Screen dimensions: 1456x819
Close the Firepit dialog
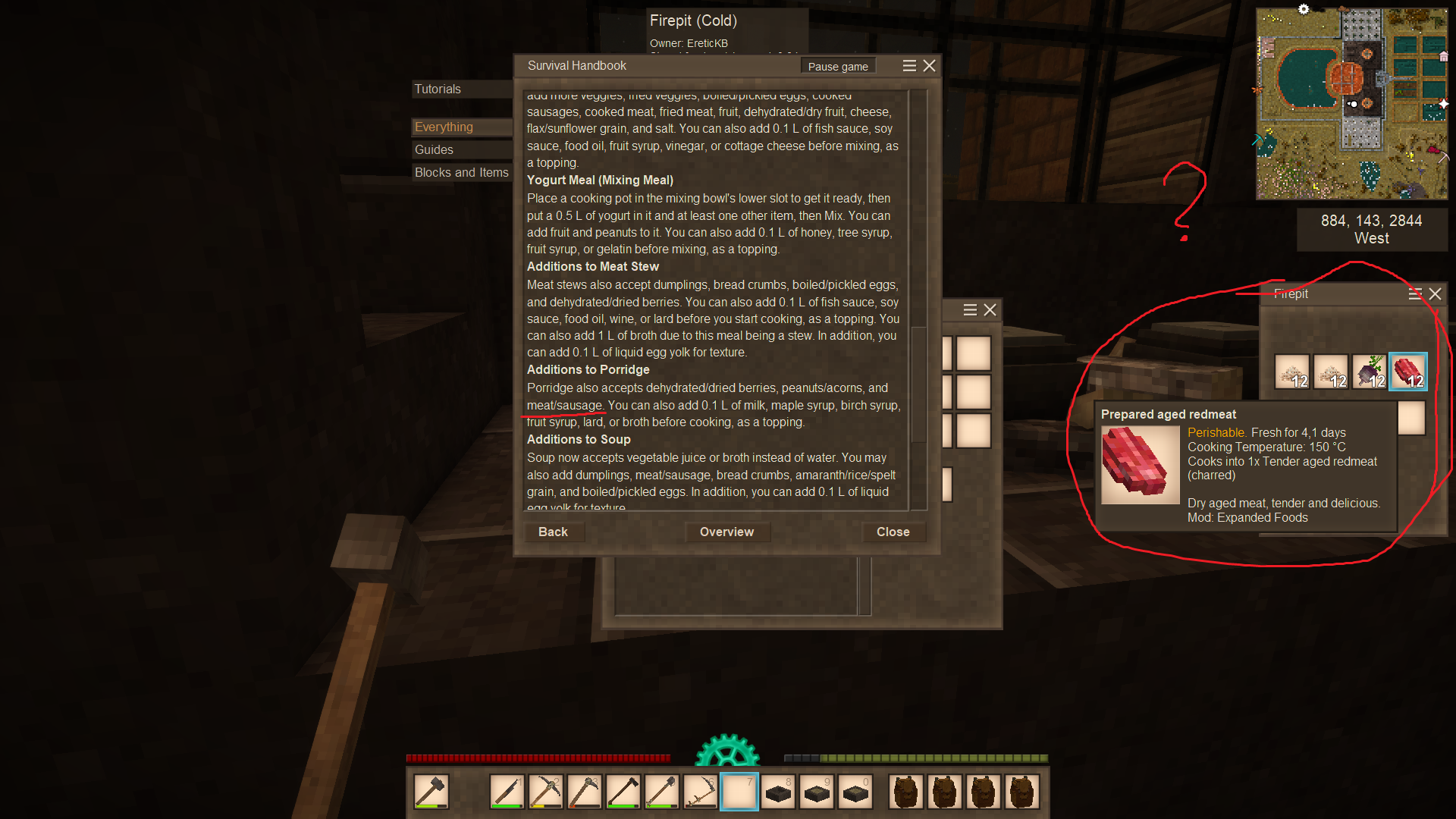point(1435,293)
